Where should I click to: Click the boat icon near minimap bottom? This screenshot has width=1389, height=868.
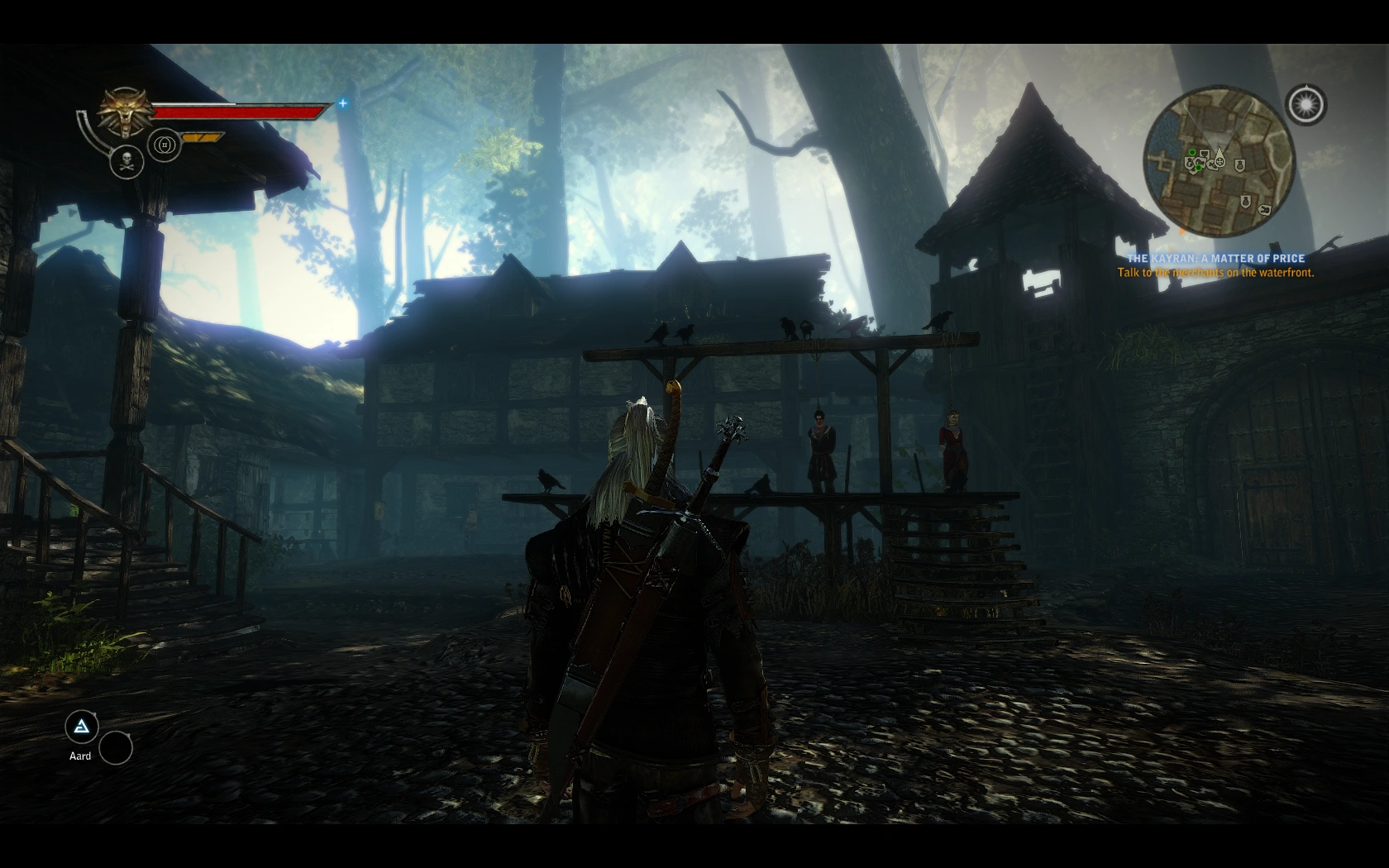(1265, 209)
